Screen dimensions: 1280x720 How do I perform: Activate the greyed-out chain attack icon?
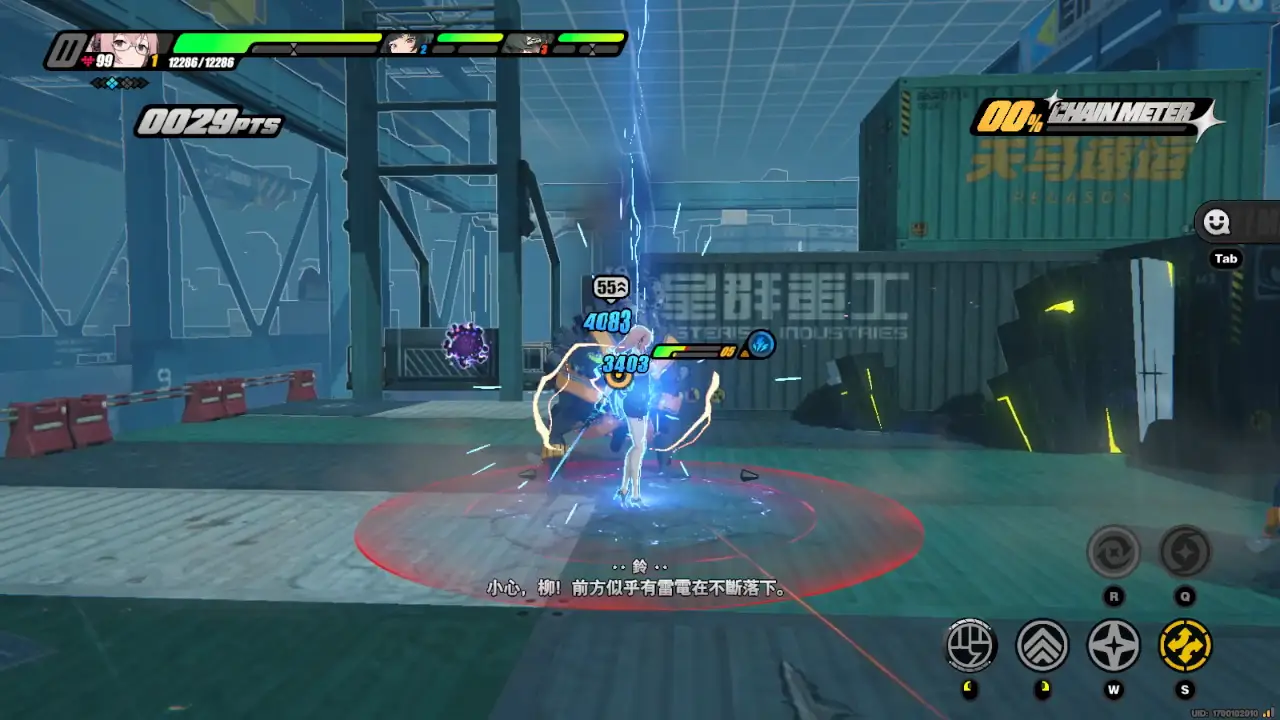(1113, 551)
